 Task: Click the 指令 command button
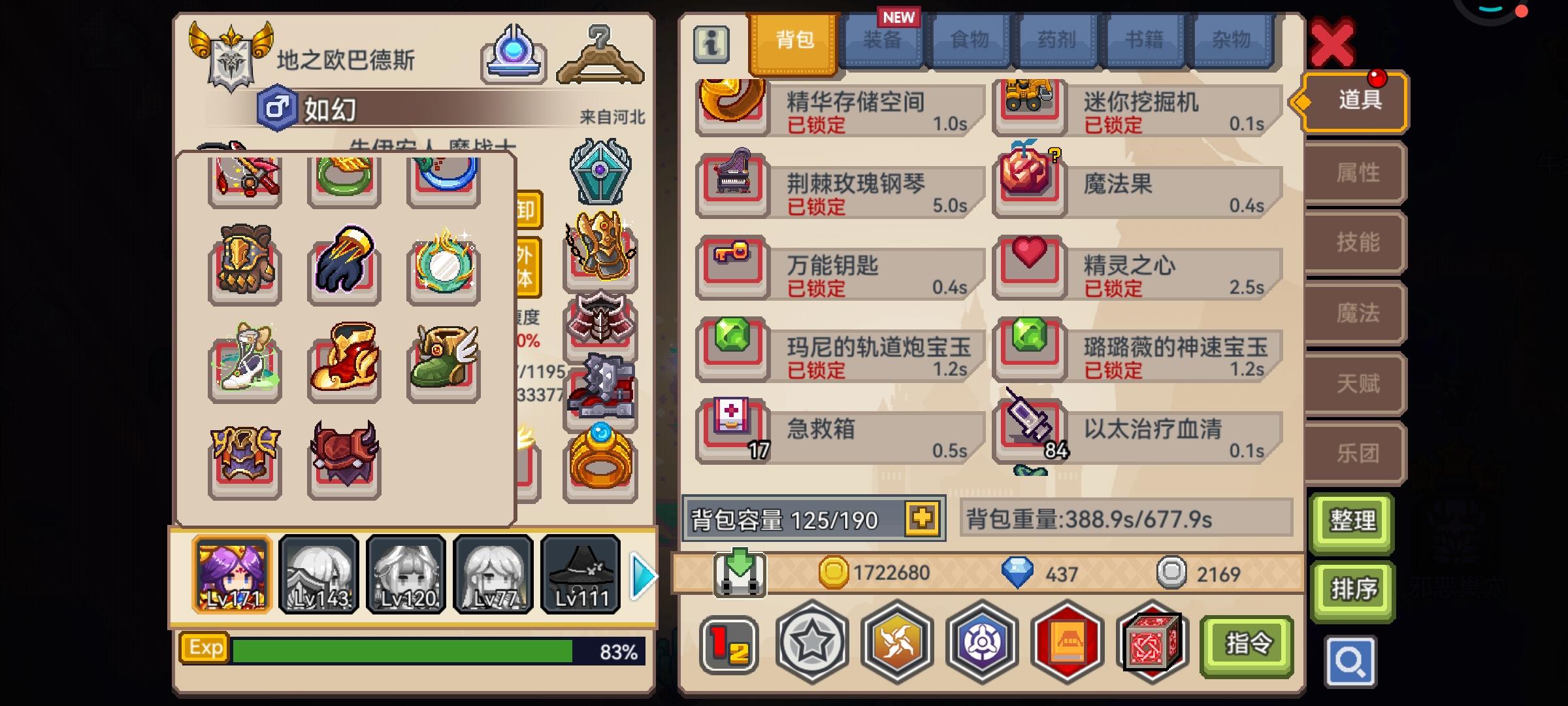1247,643
